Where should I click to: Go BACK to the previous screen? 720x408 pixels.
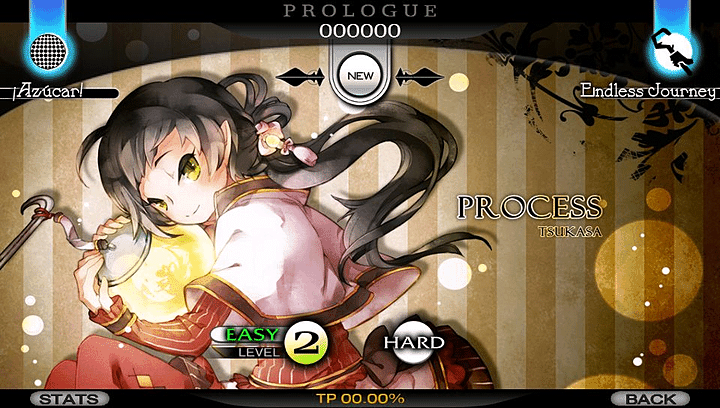pyautogui.click(x=650, y=398)
